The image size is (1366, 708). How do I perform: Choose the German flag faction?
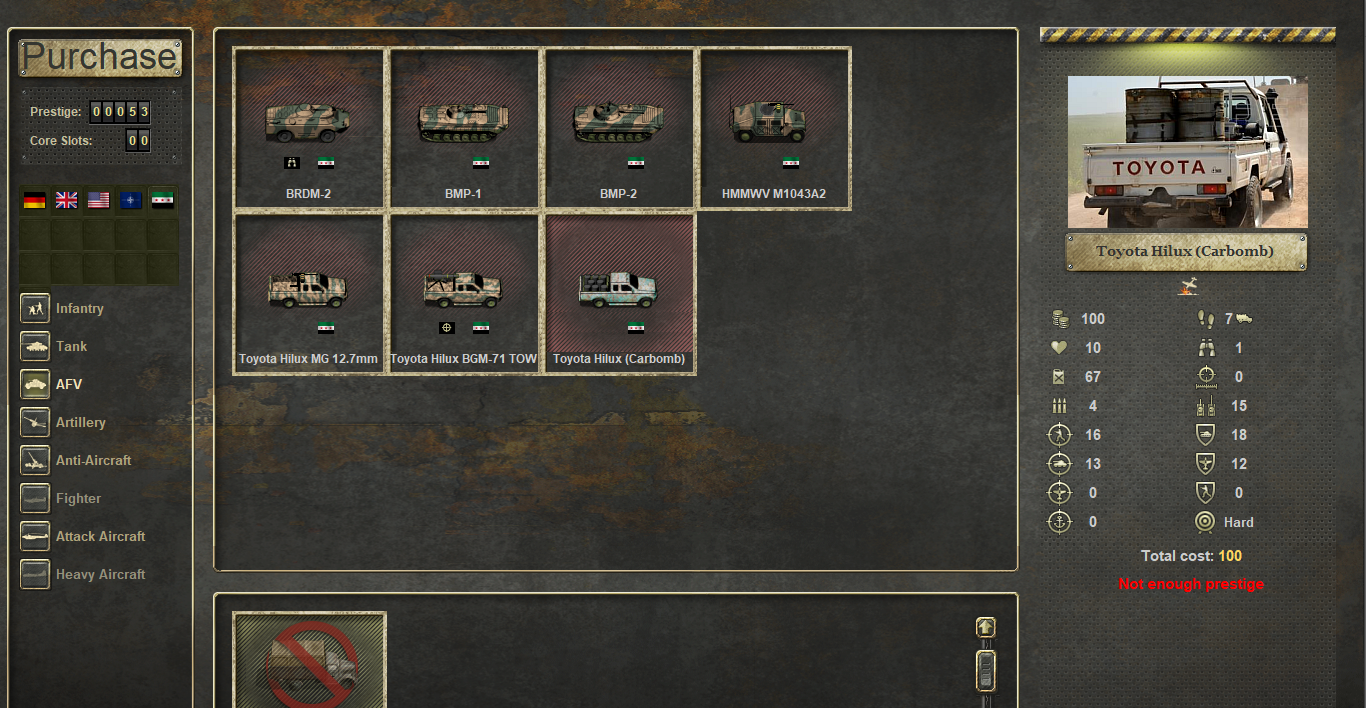point(35,200)
